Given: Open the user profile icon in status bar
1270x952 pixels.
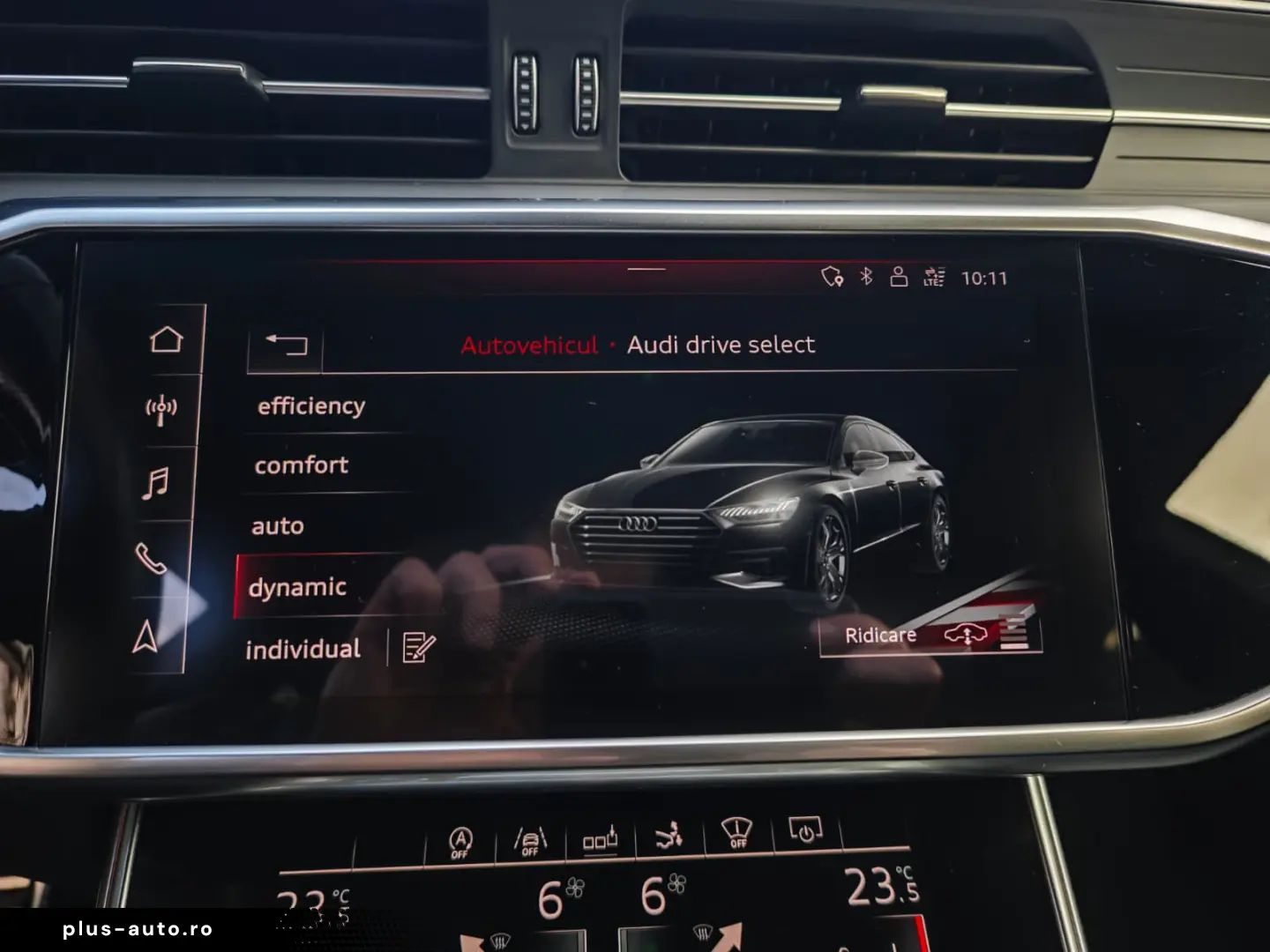Looking at the screenshot, I should (x=898, y=276).
